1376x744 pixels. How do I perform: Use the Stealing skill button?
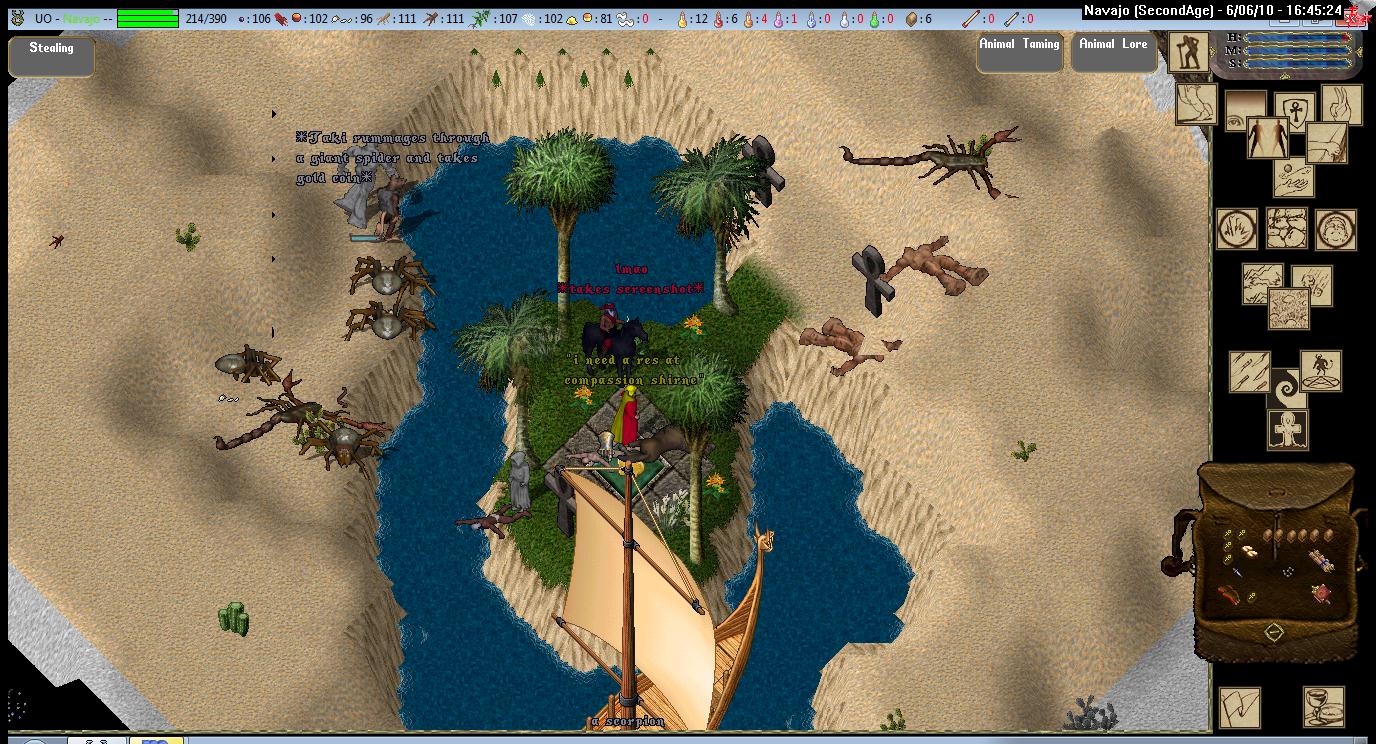51,56
